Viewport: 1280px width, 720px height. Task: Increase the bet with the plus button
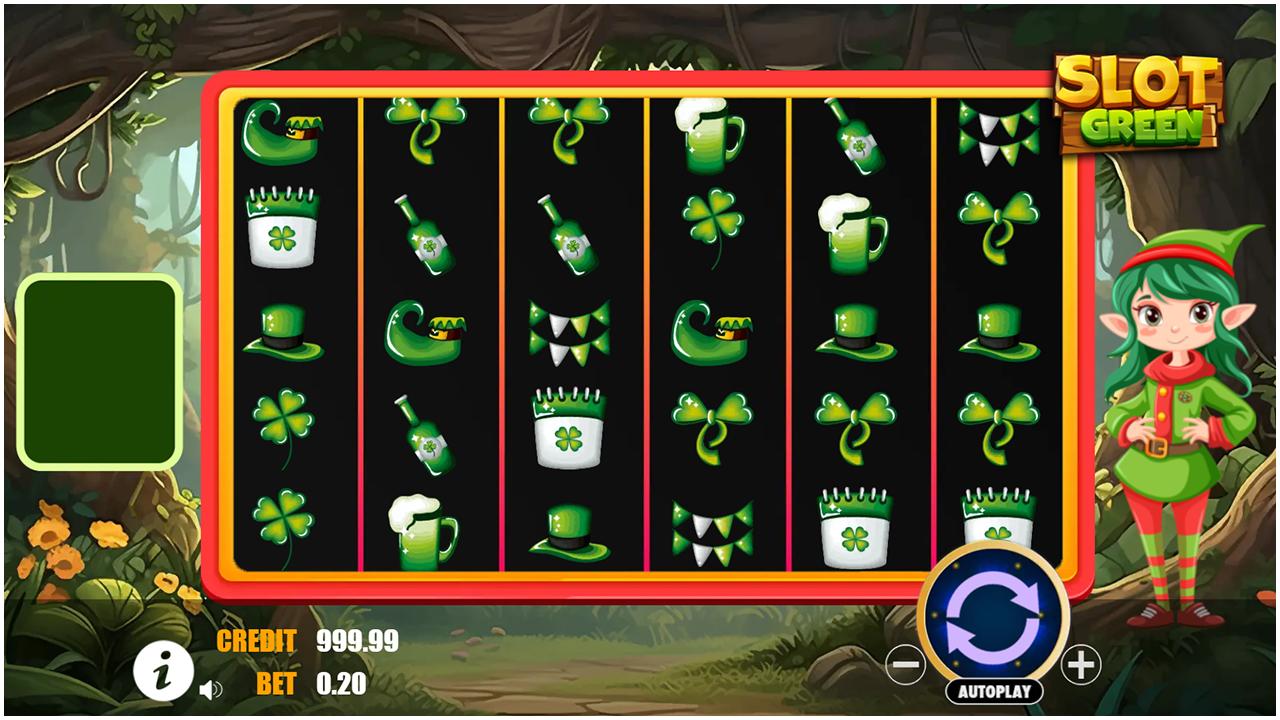[x=1084, y=662]
